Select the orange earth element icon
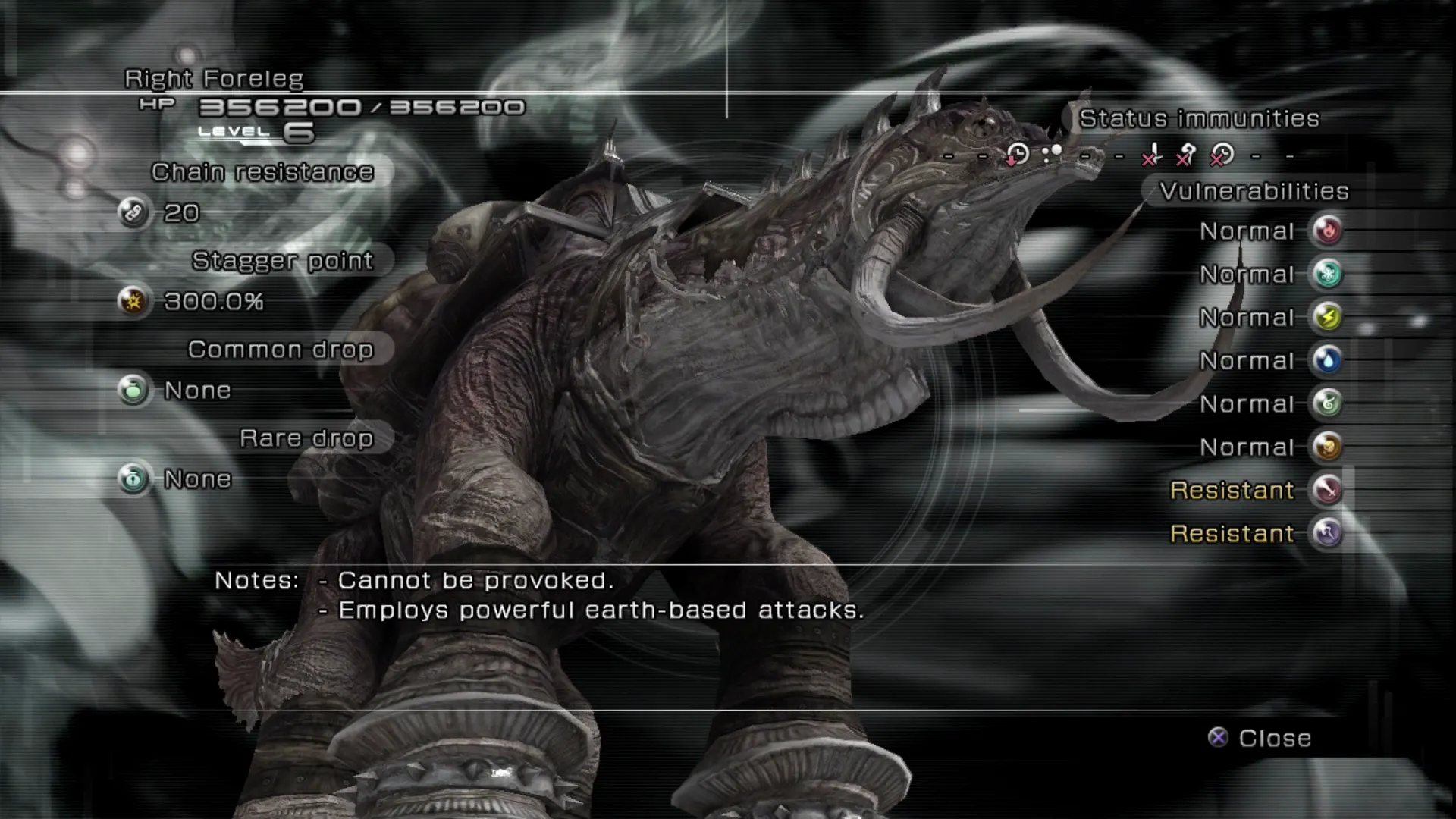Screen dimensions: 1456x819 click(1327, 447)
